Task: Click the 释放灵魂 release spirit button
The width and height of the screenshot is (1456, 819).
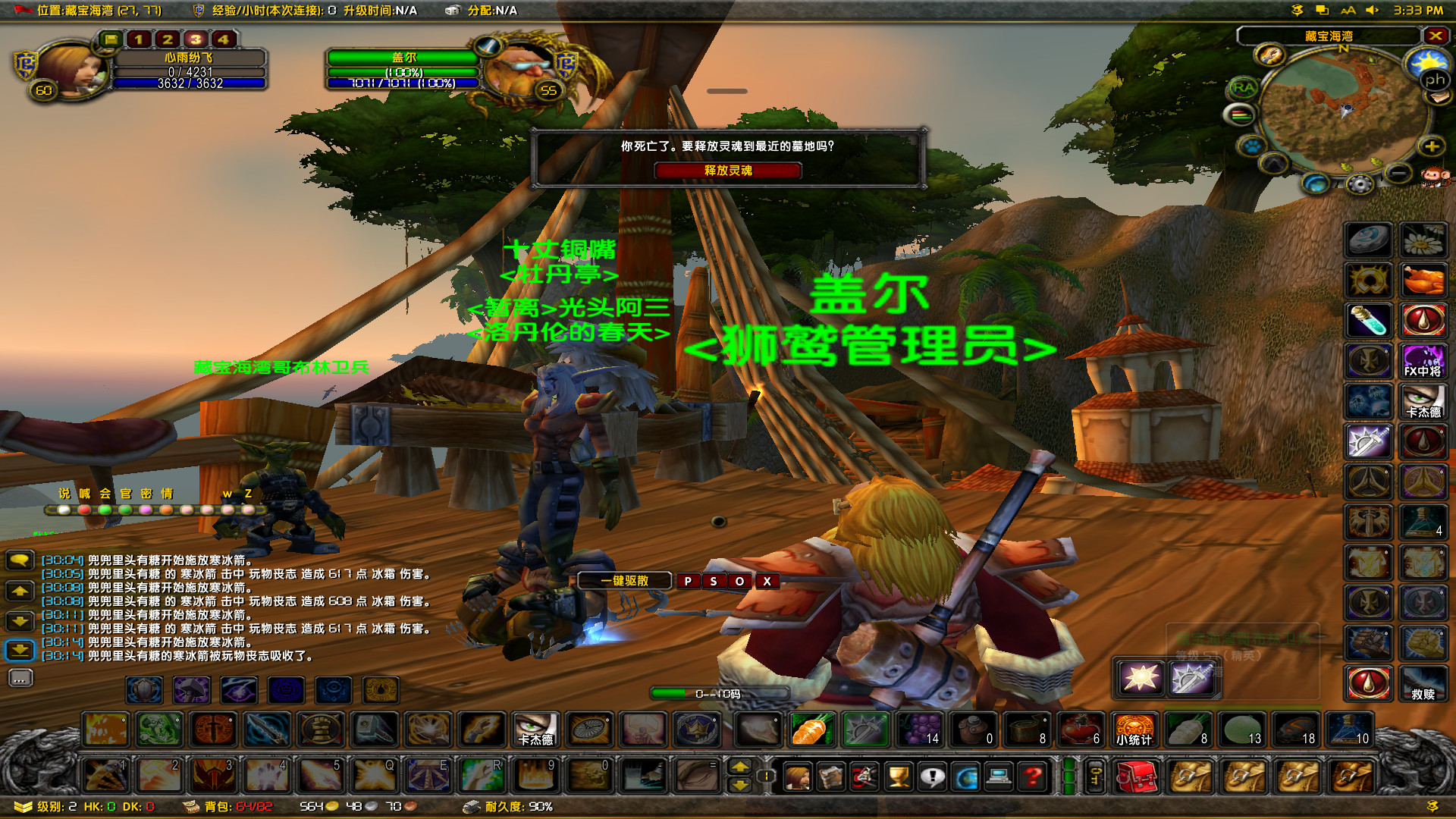Action: [x=730, y=171]
